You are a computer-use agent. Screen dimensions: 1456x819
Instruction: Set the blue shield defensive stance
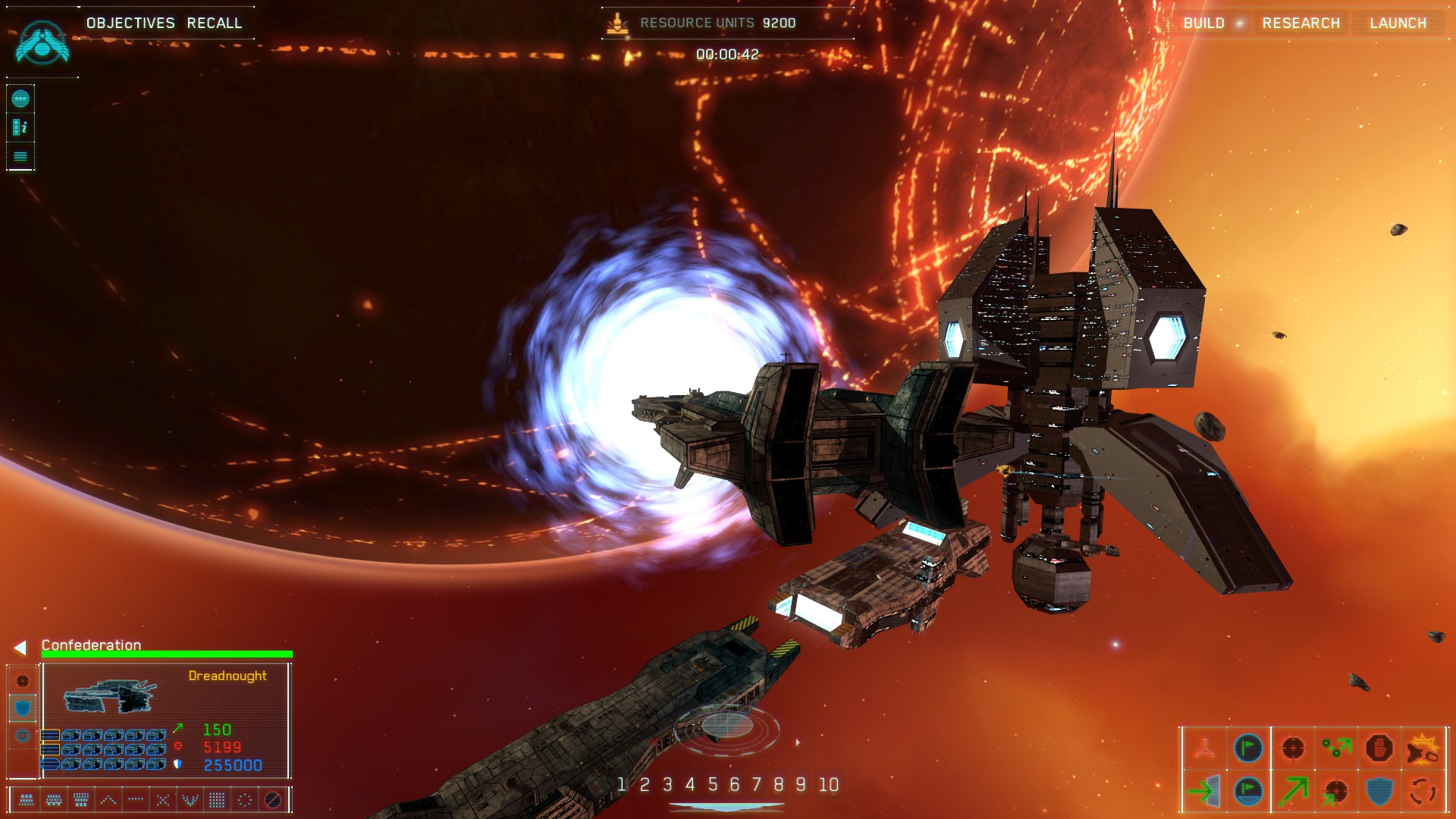pyautogui.click(x=23, y=708)
